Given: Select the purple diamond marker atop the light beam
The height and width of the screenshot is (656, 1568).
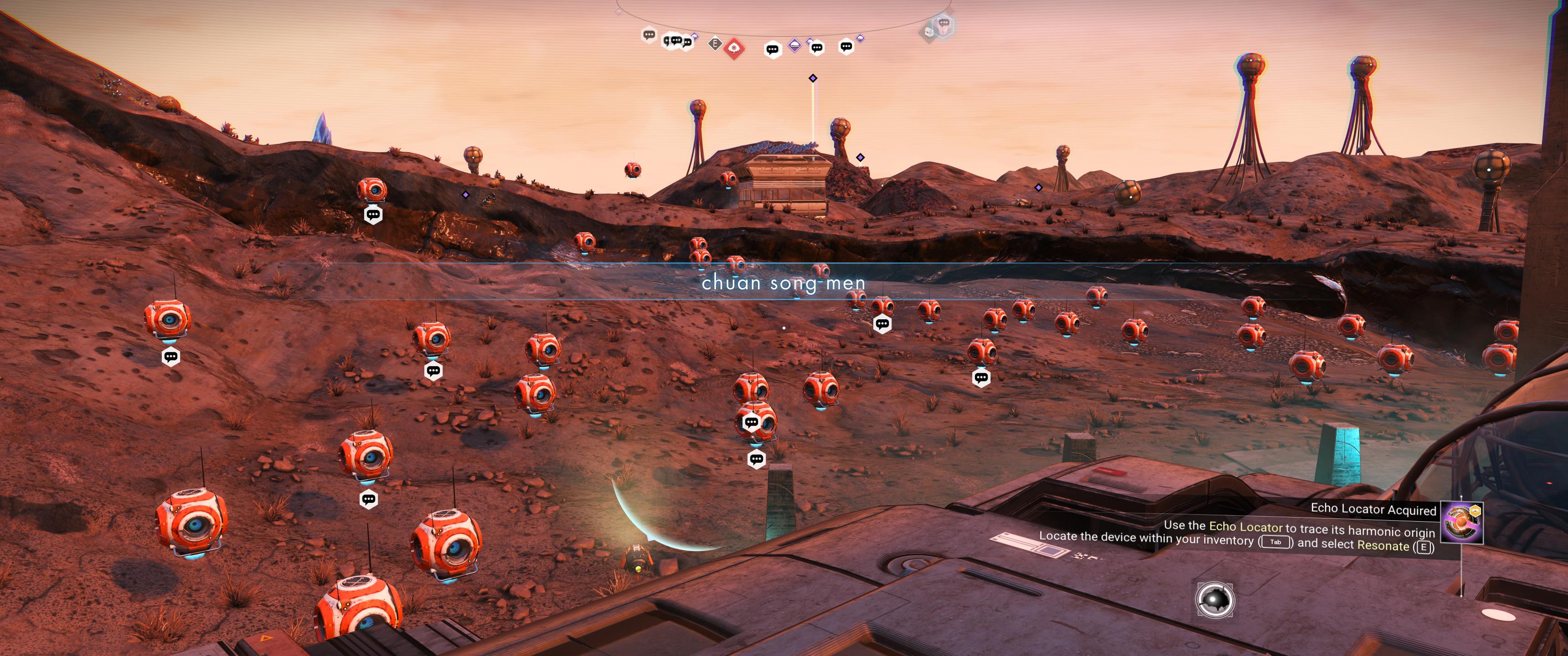Looking at the screenshot, I should click(813, 78).
